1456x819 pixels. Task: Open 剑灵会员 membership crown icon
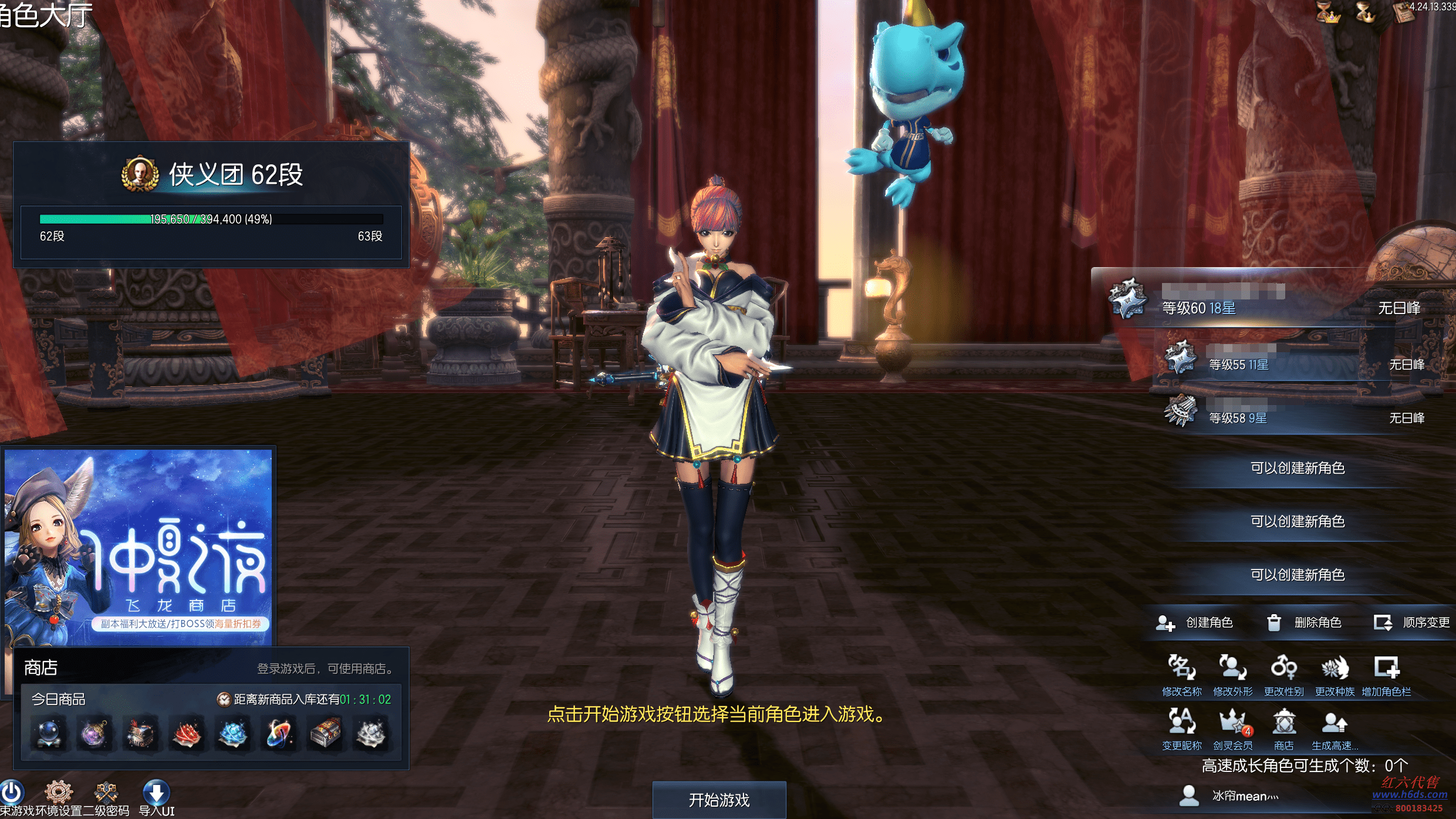tap(1232, 723)
